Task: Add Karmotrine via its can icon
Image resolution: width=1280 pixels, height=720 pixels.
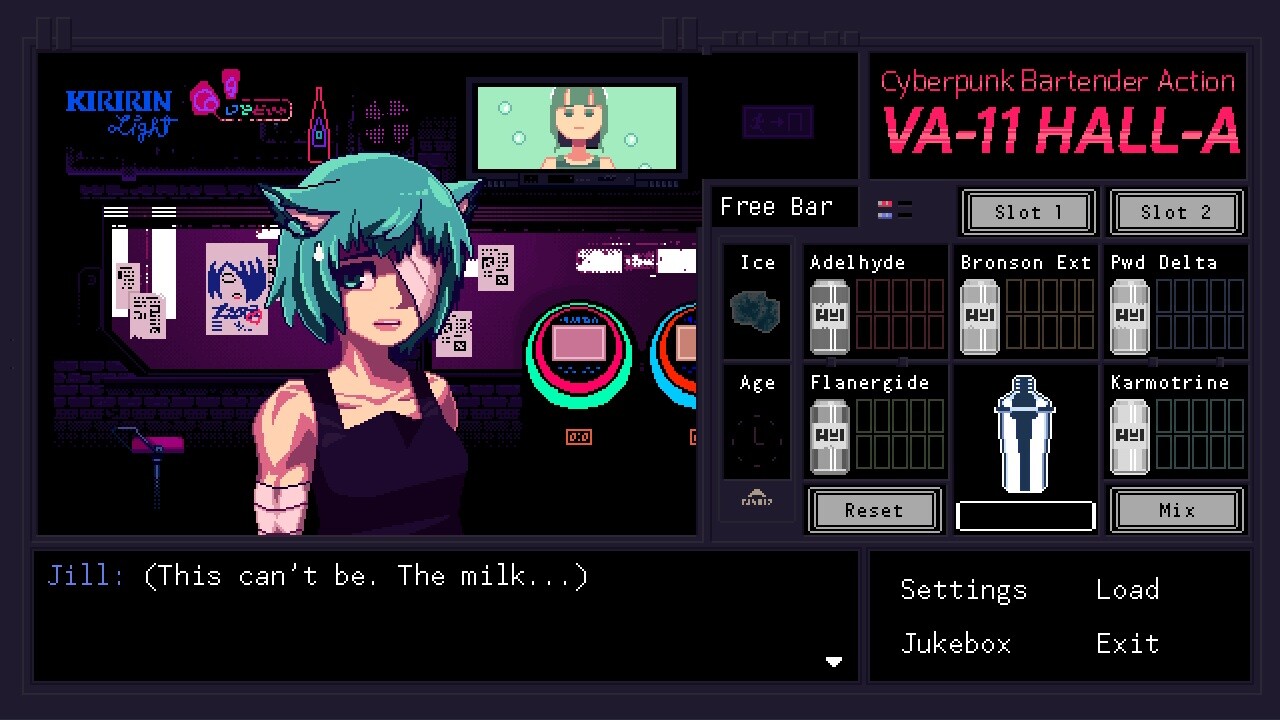Action: (1129, 438)
